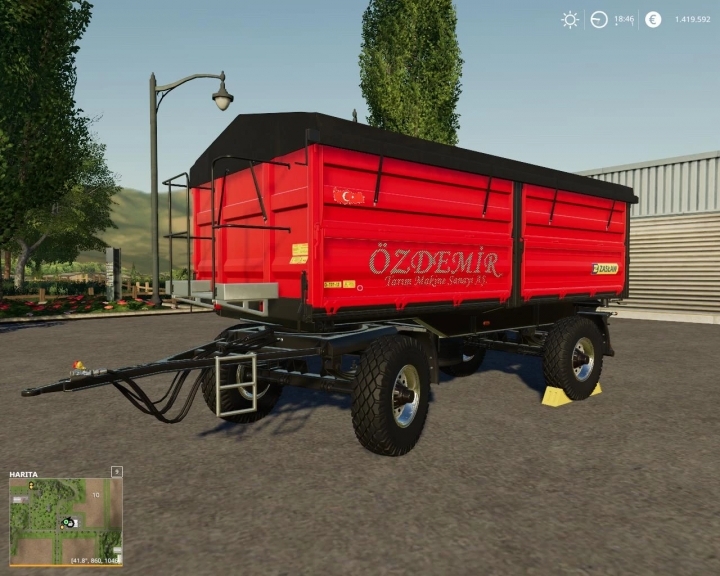Click the euro money icon
The image size is (720, 576).
coord(653,19)
